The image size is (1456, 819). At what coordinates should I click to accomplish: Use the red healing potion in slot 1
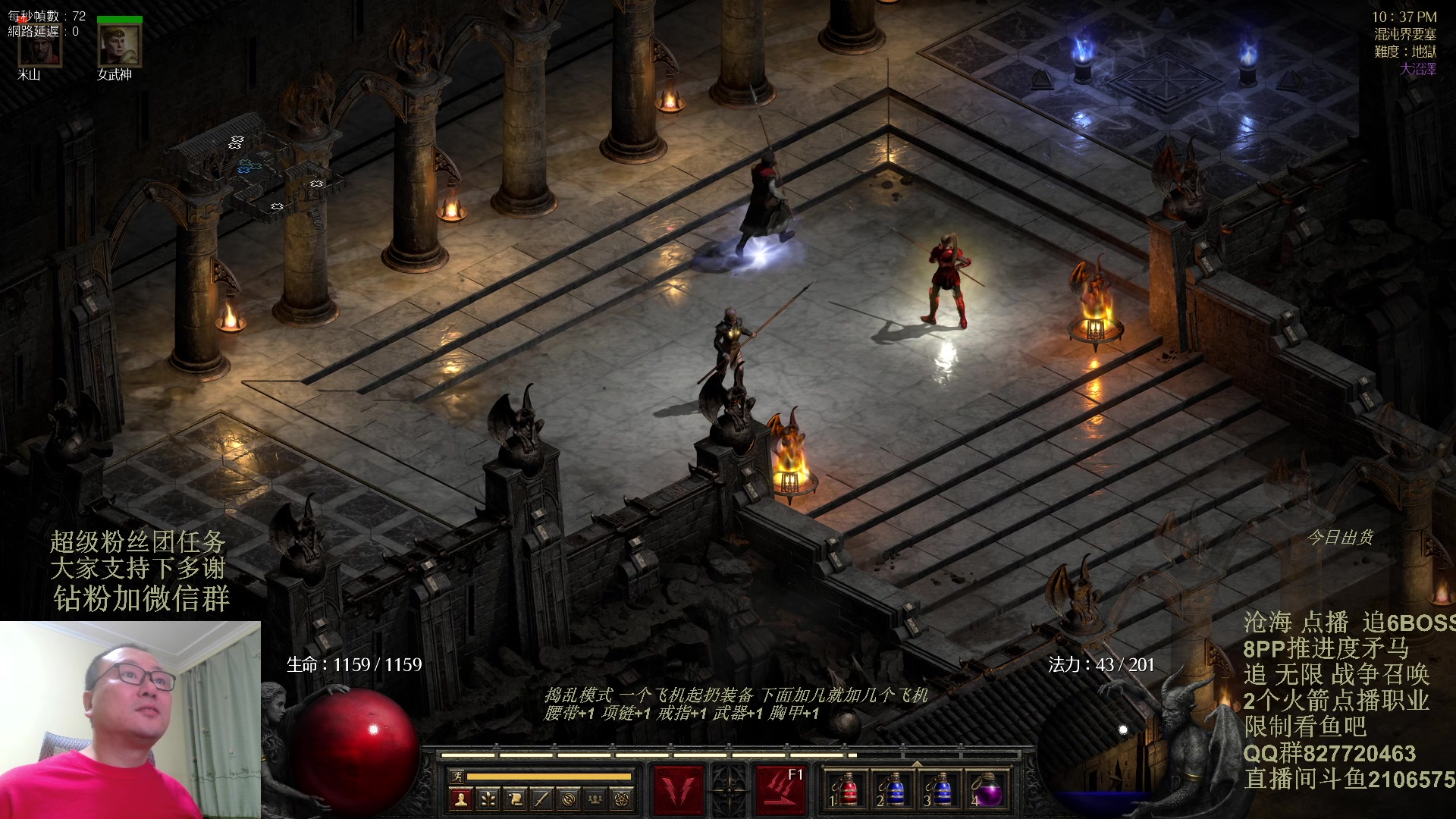coord(847,790)
